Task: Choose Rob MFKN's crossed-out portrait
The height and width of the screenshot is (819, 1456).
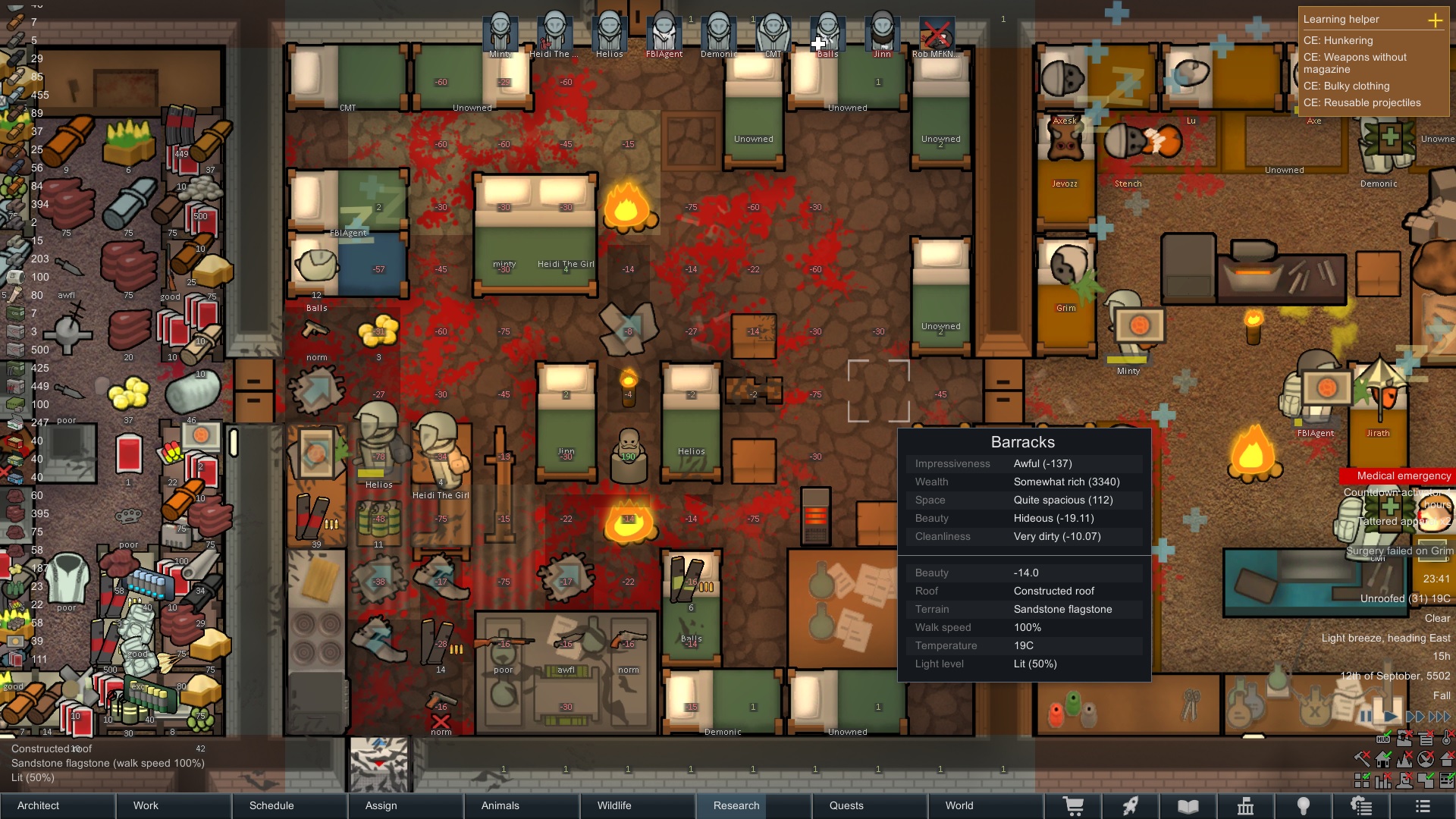Action: [x=937, y=33]
